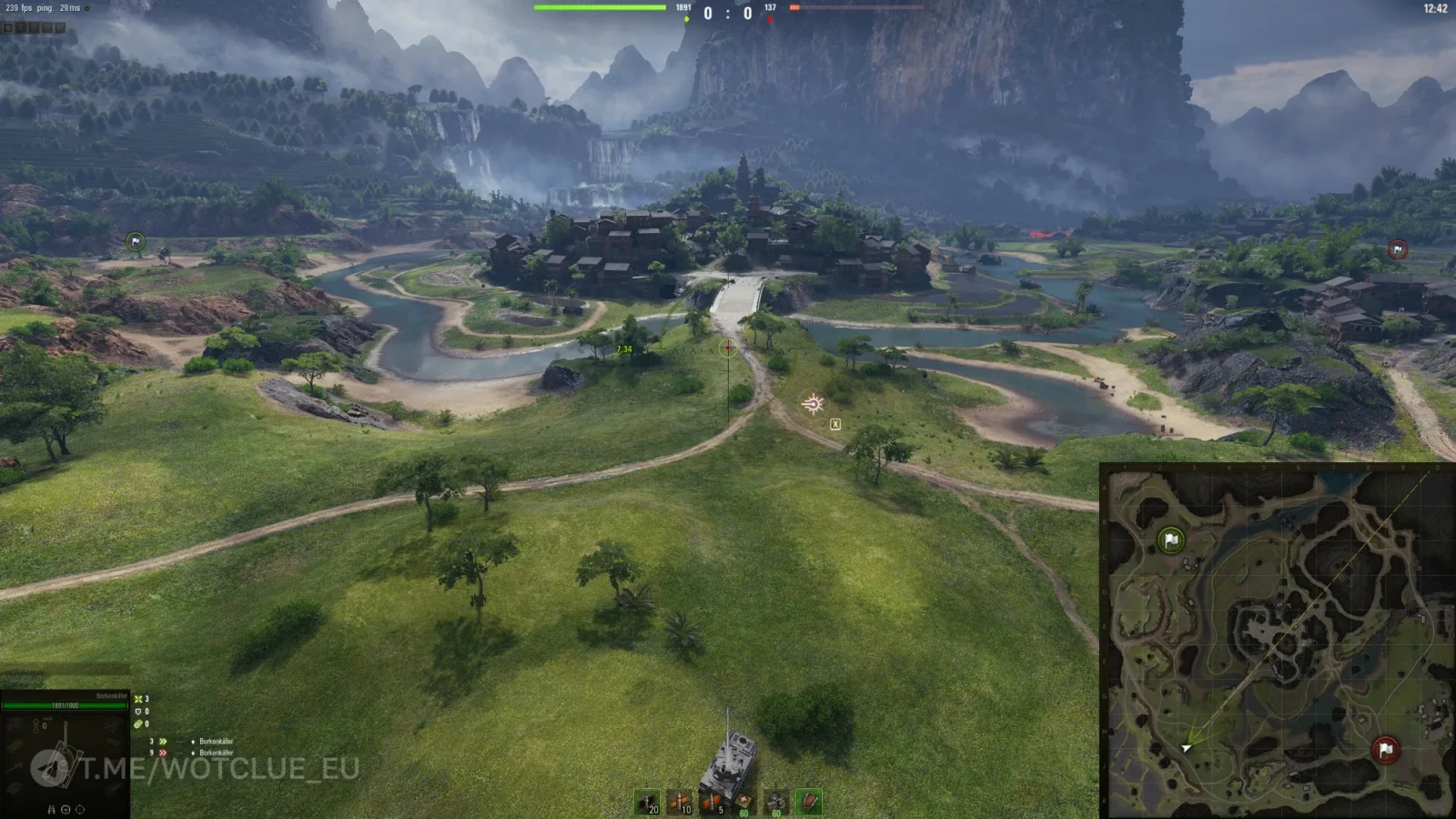This screenshot has height=819, width=1456.
Task: Click the green allied base flag on minimap
Action: click(1171, 541)
